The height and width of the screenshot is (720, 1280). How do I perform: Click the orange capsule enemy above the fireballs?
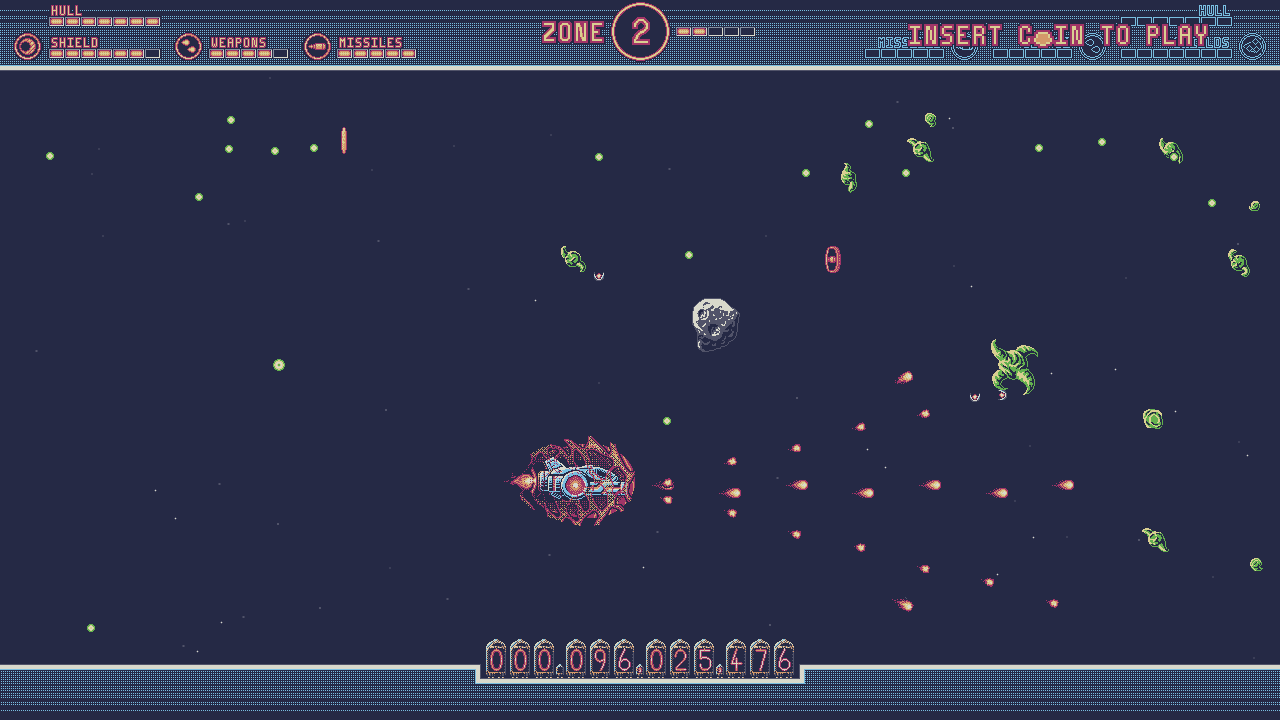(x=833, y=258)
